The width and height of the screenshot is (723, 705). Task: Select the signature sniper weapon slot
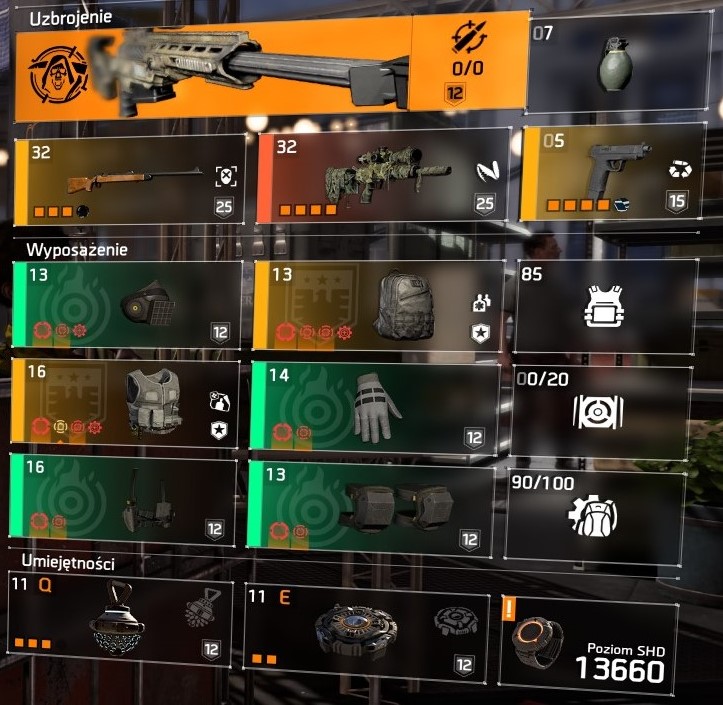click(x=270, y=69)
